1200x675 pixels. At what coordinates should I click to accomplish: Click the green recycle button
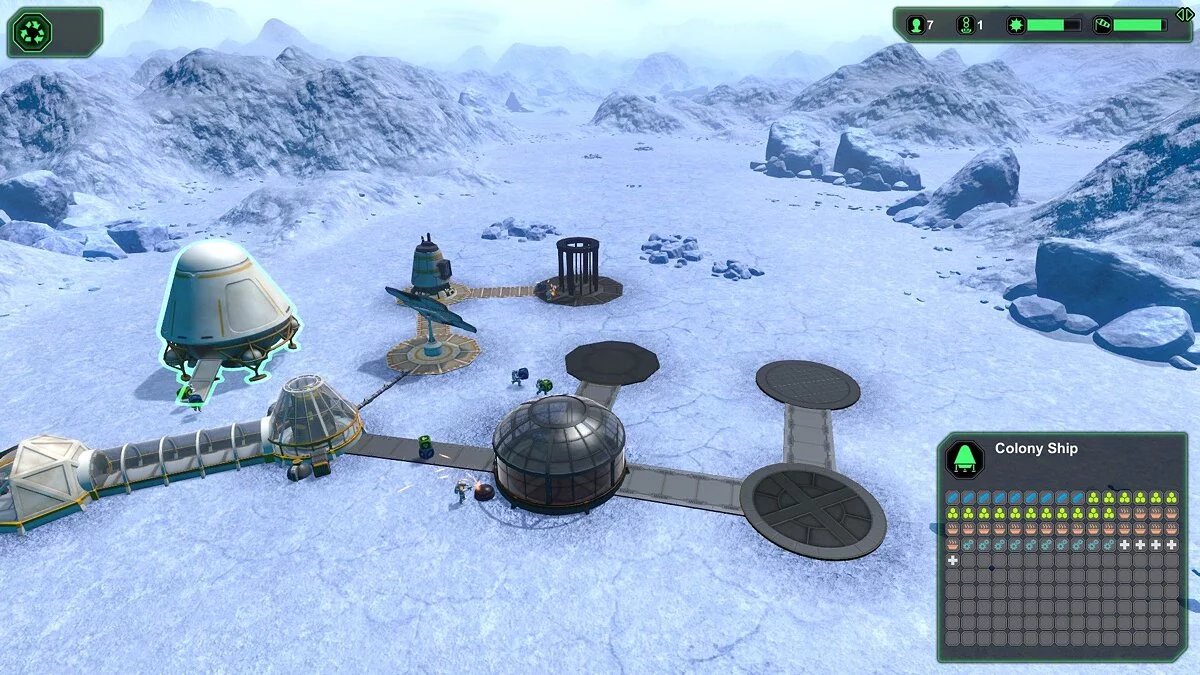pyautogui.click(x=31, y=32)
